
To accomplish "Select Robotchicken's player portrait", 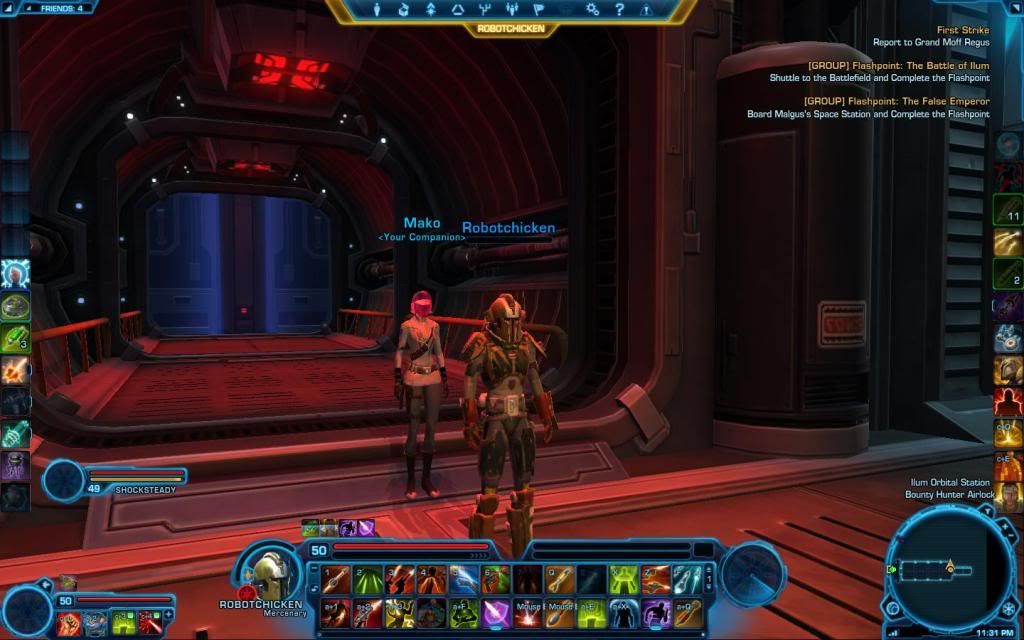I will click(x=268, y=572).
